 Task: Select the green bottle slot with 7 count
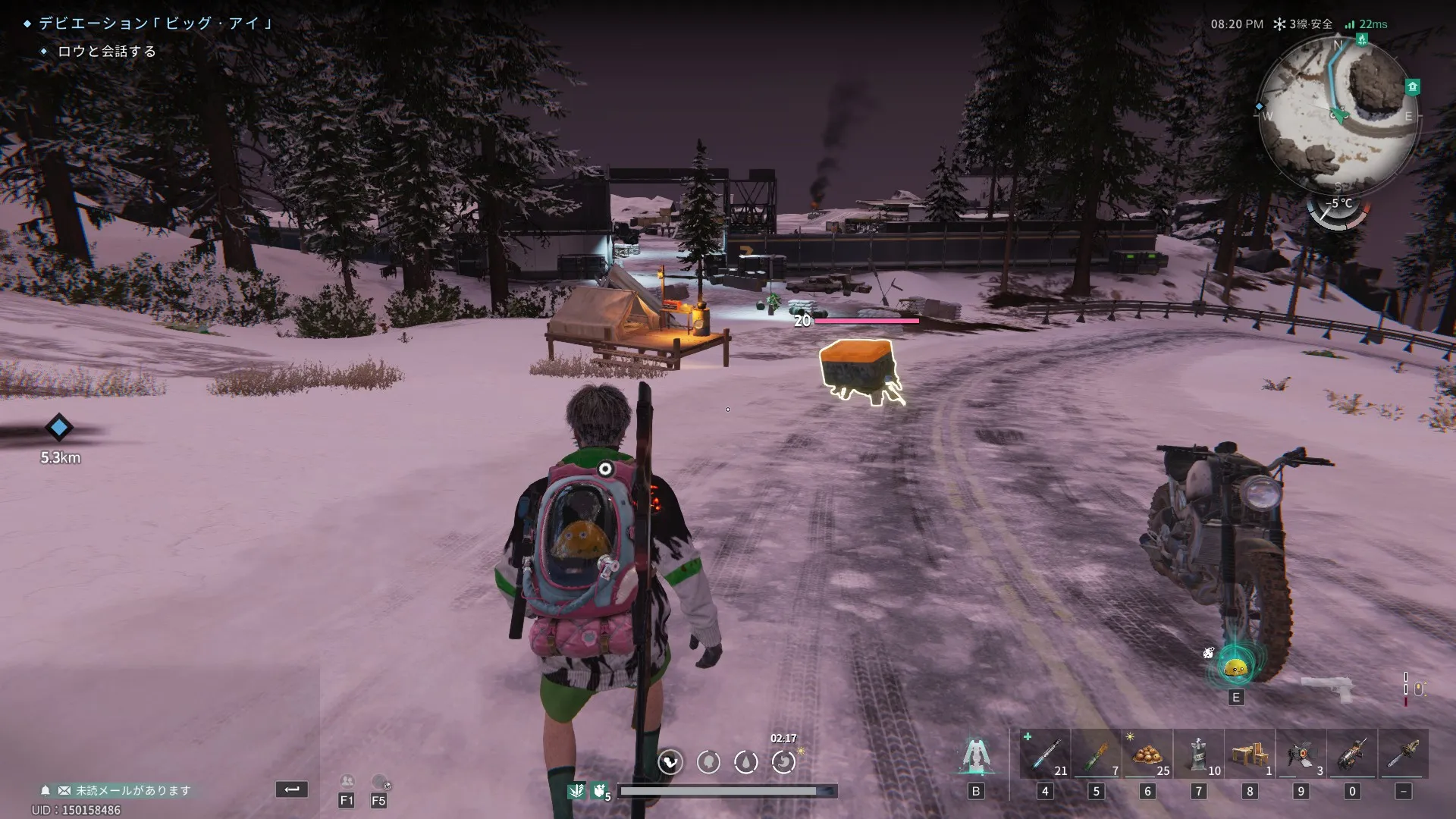click(x=1096, y=754)
